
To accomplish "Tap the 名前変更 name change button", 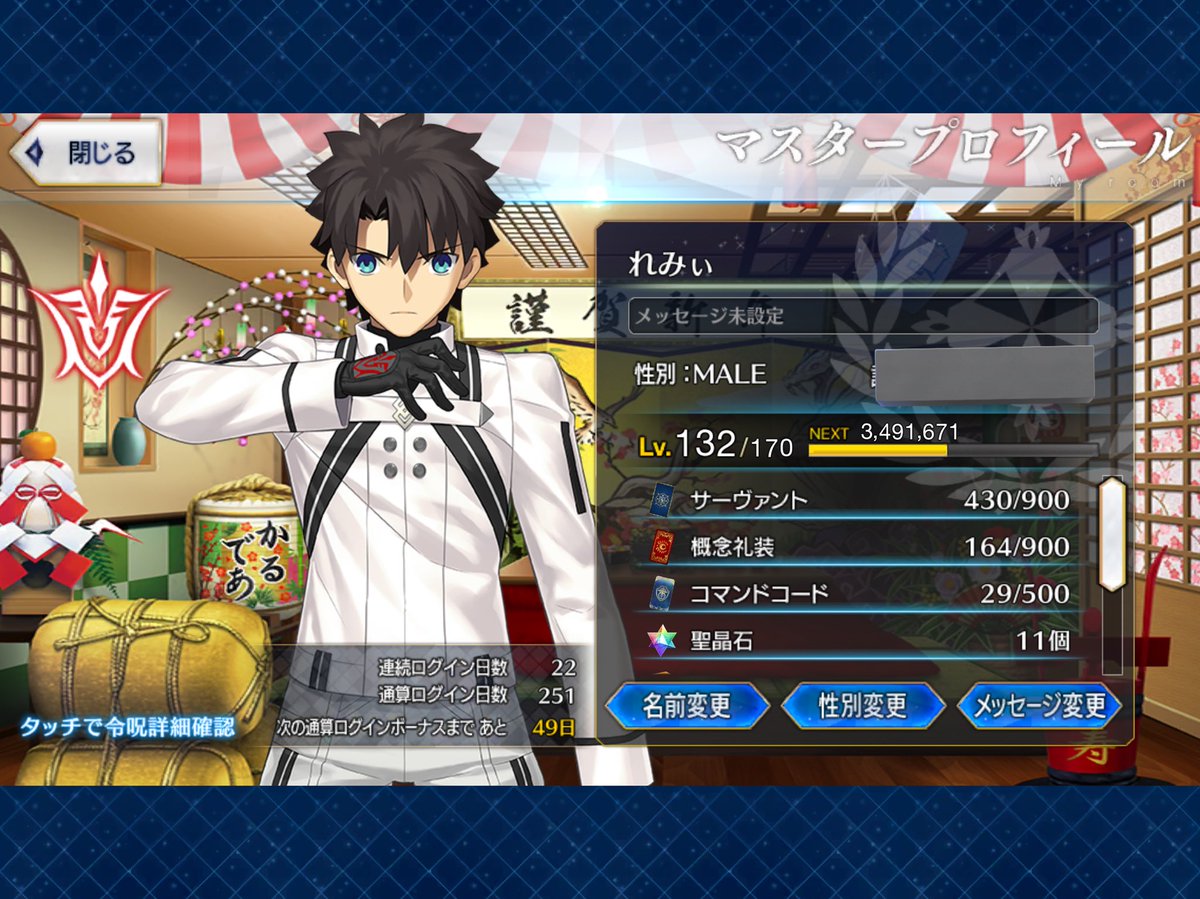I will pyautogui.click(x=686, y=706).
